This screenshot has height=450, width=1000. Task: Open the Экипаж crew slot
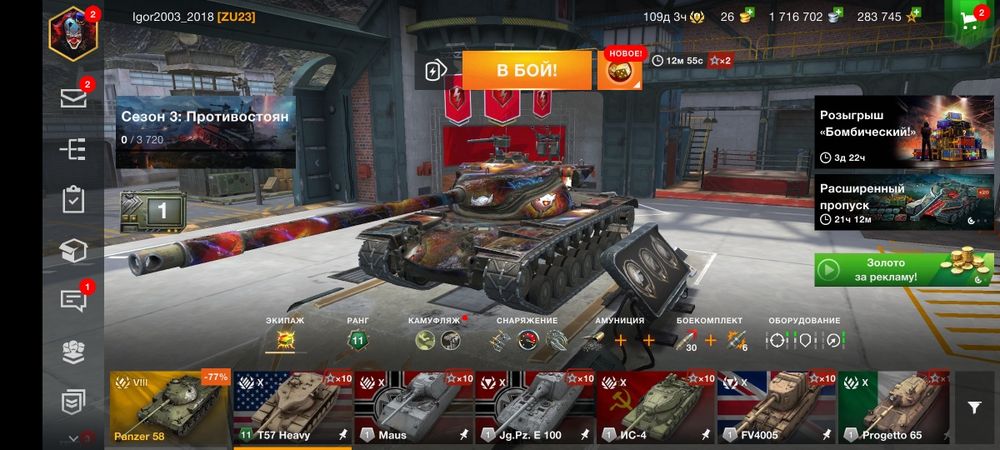(x=285, y=341)
